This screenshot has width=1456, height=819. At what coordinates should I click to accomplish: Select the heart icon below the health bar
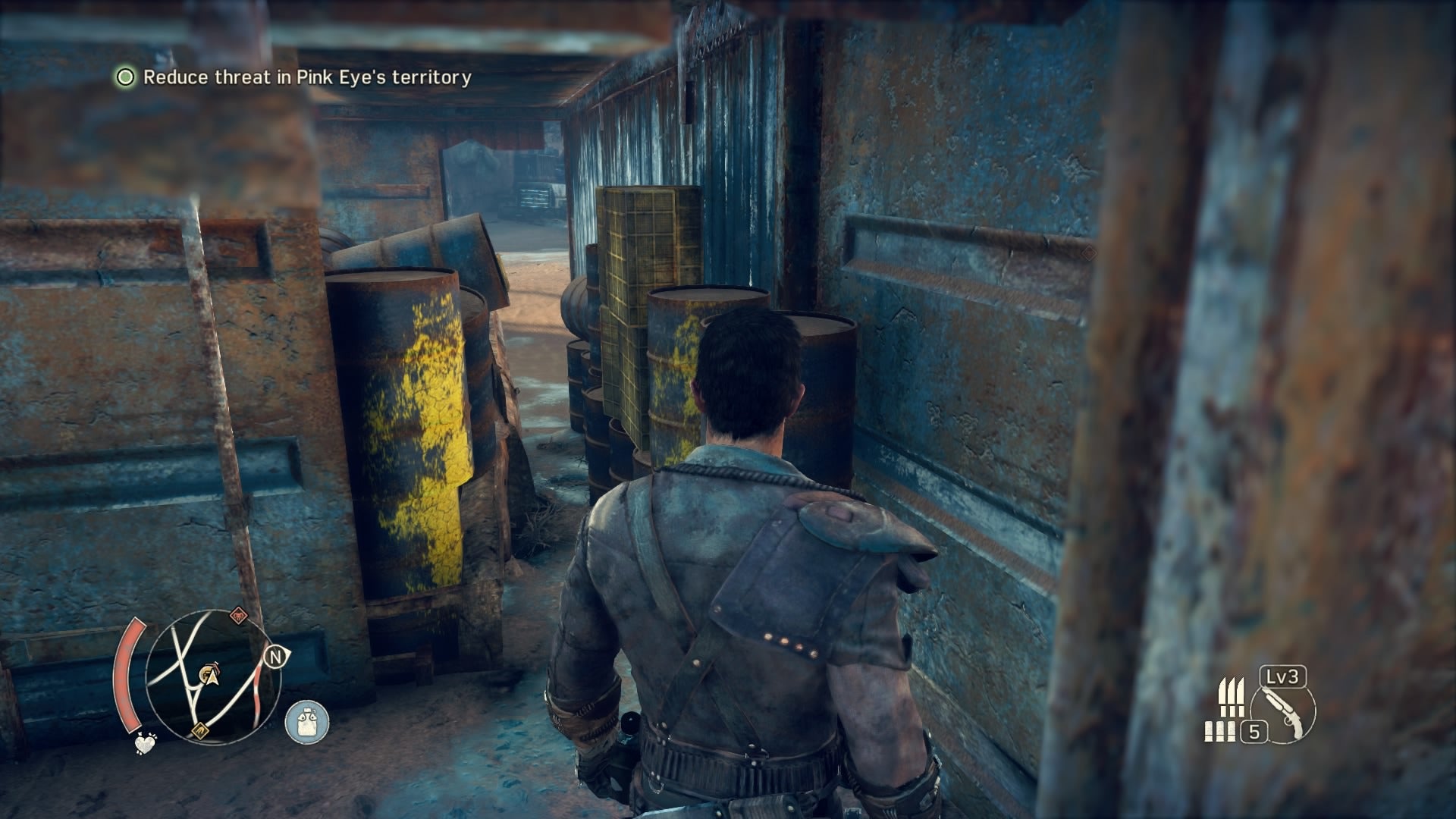coord(146,745)
